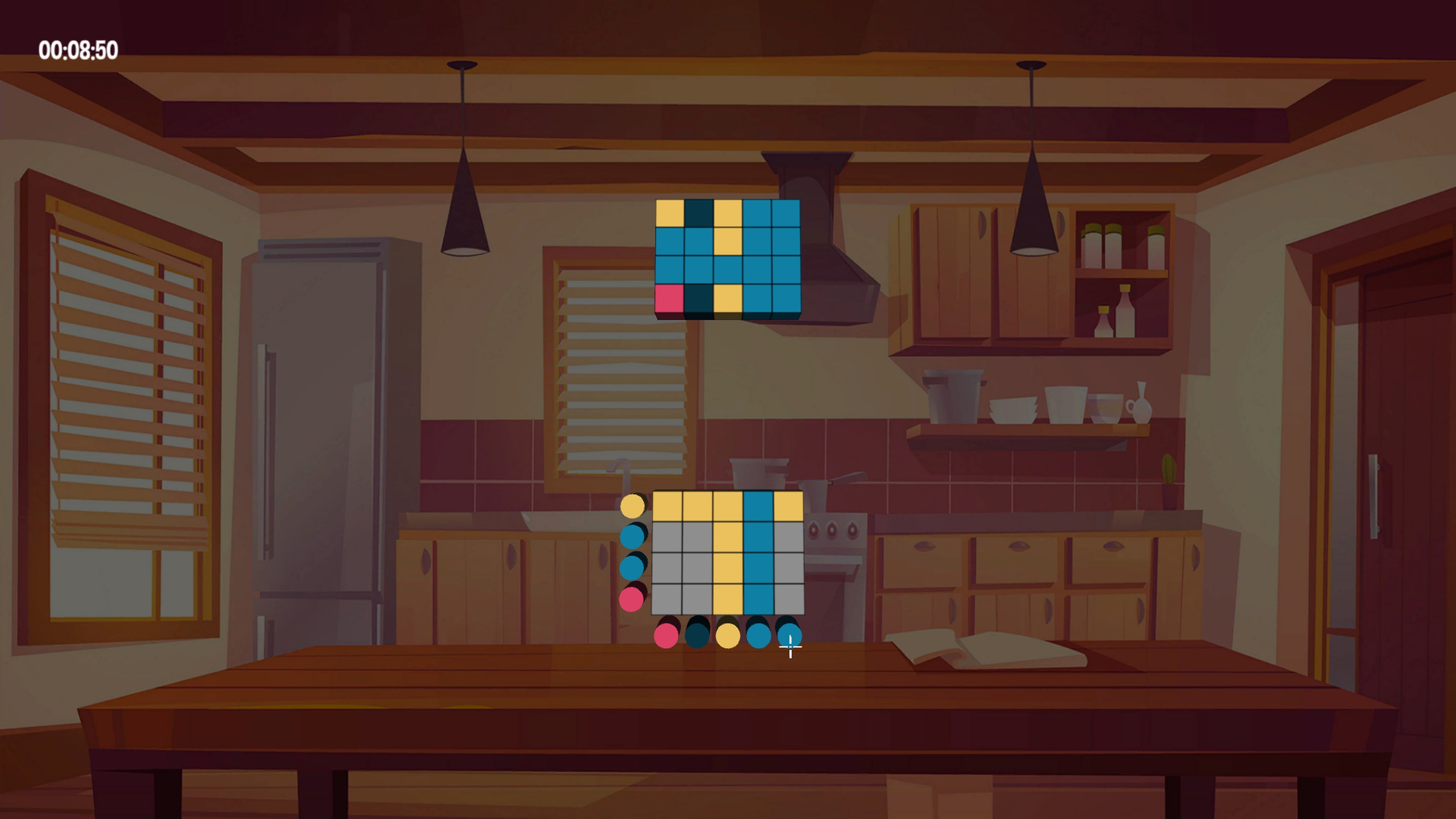
Task: Click the yellow cell in the reference pattern's second row
Action: coord(728,243)
